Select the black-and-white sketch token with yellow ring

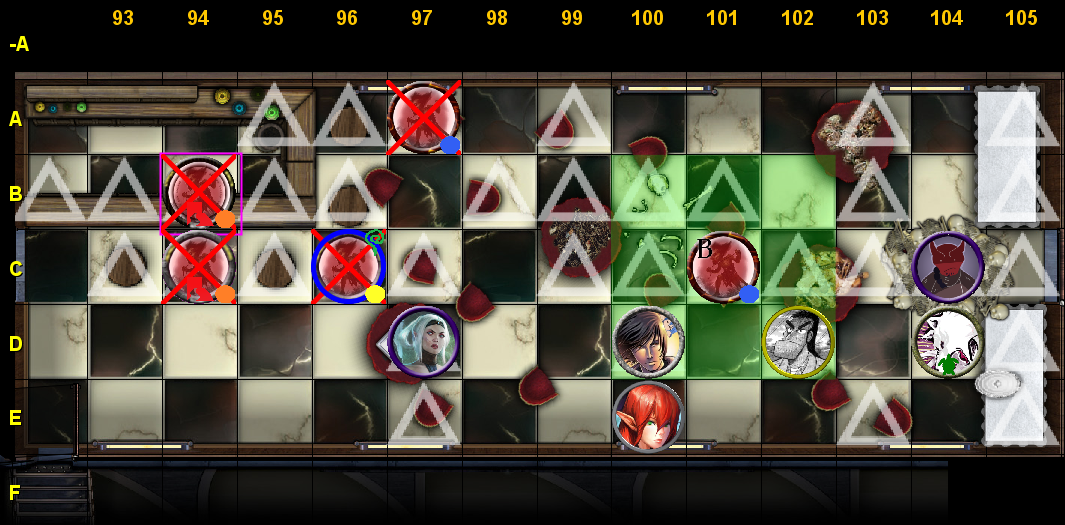(x=798, y=342)
